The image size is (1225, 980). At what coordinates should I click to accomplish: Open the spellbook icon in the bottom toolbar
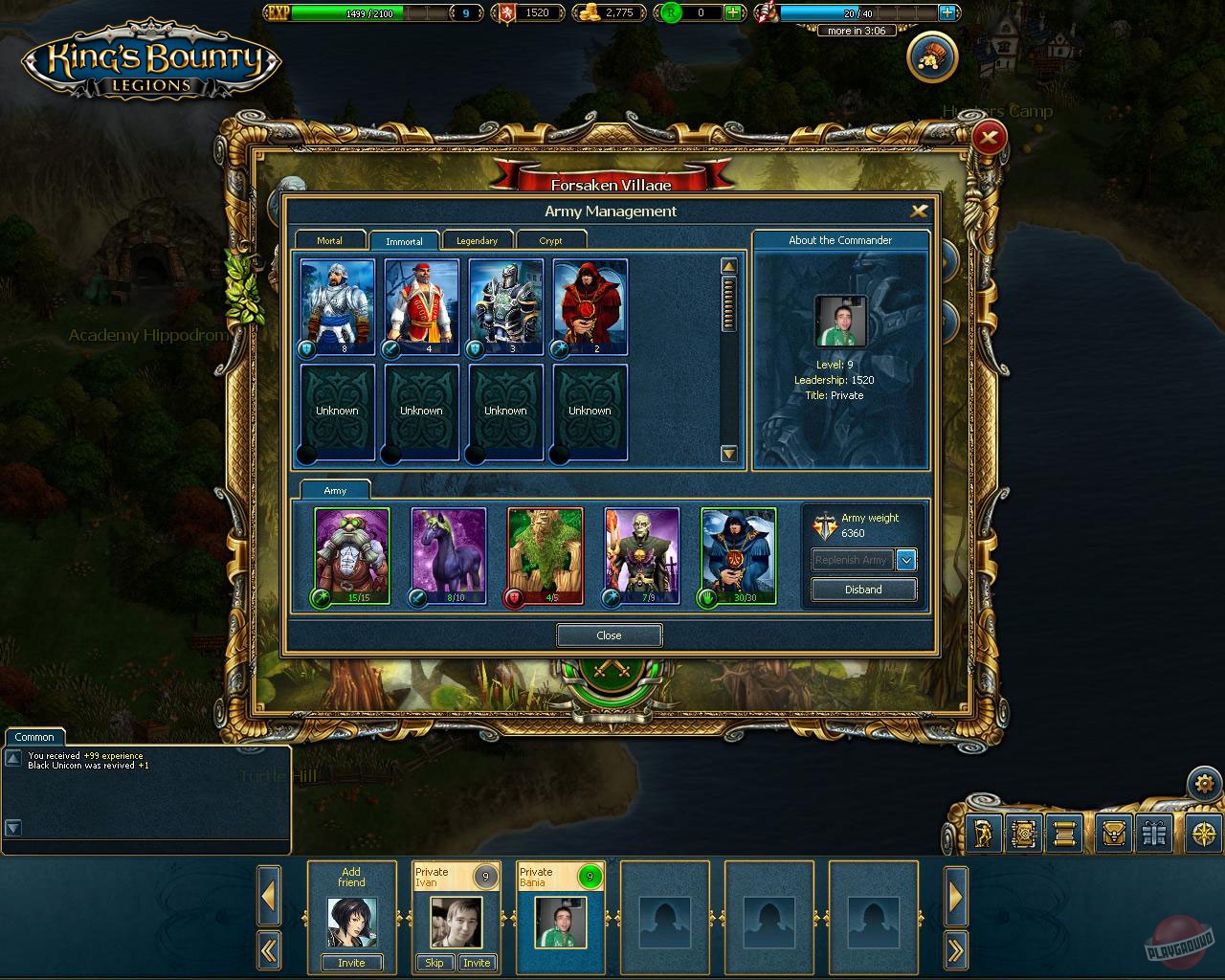coord(1024,834)
